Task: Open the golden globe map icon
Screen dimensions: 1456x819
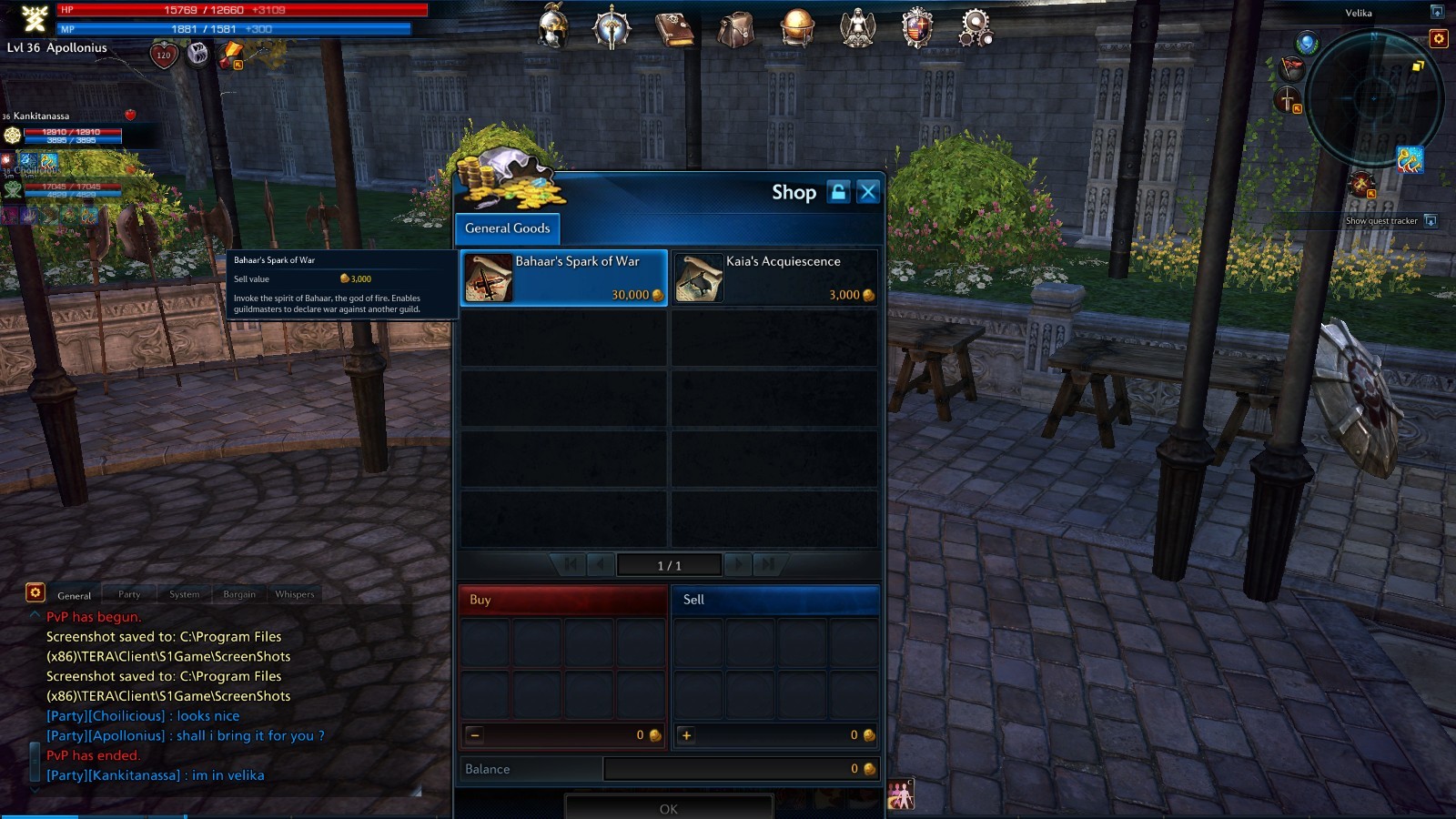Action: (x=796, y=27)
